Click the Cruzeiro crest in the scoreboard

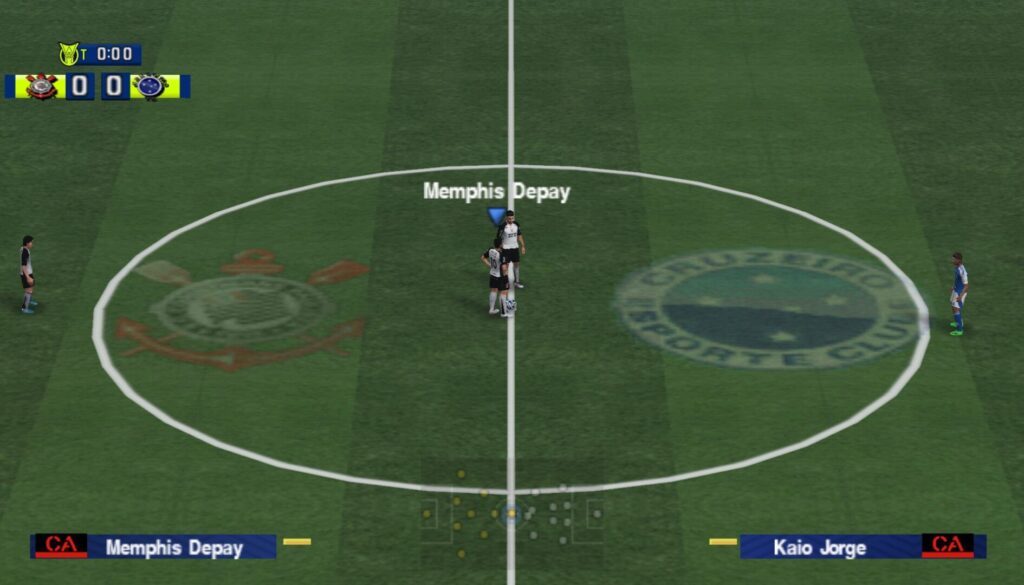pos(152,87)
